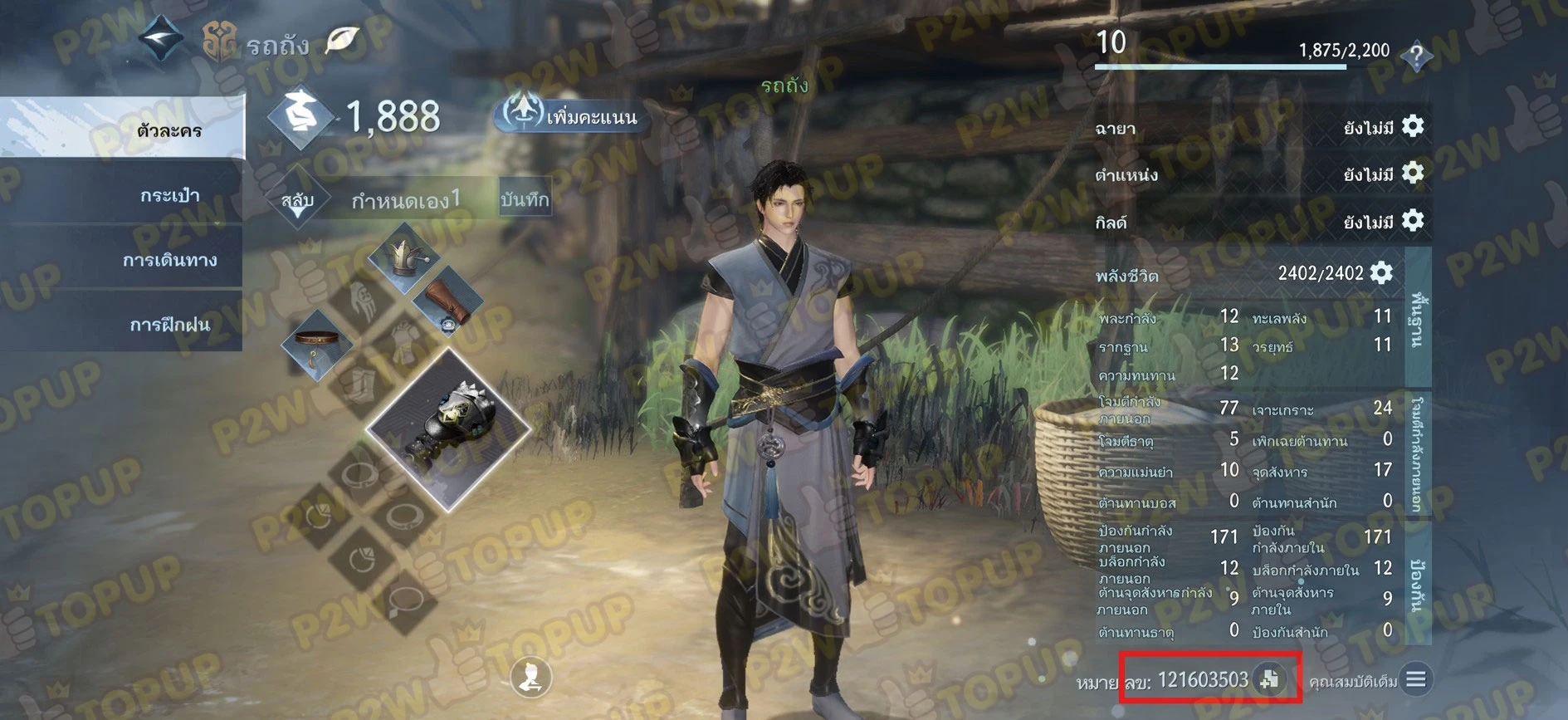Save the preset with บันทึก
The height and width of the screenshot is (720, 1568).
pyautogui.click(x=525, y=199)
